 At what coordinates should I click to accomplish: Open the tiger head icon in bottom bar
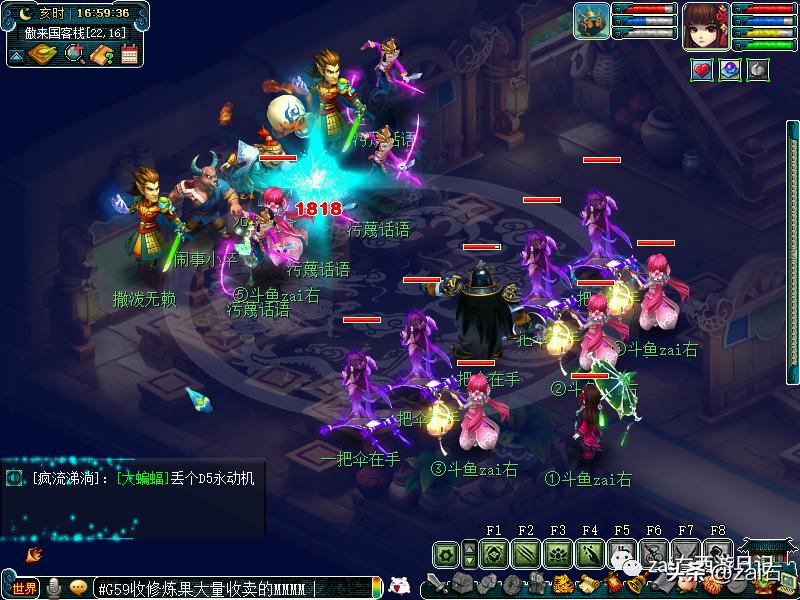coord(563,585)
